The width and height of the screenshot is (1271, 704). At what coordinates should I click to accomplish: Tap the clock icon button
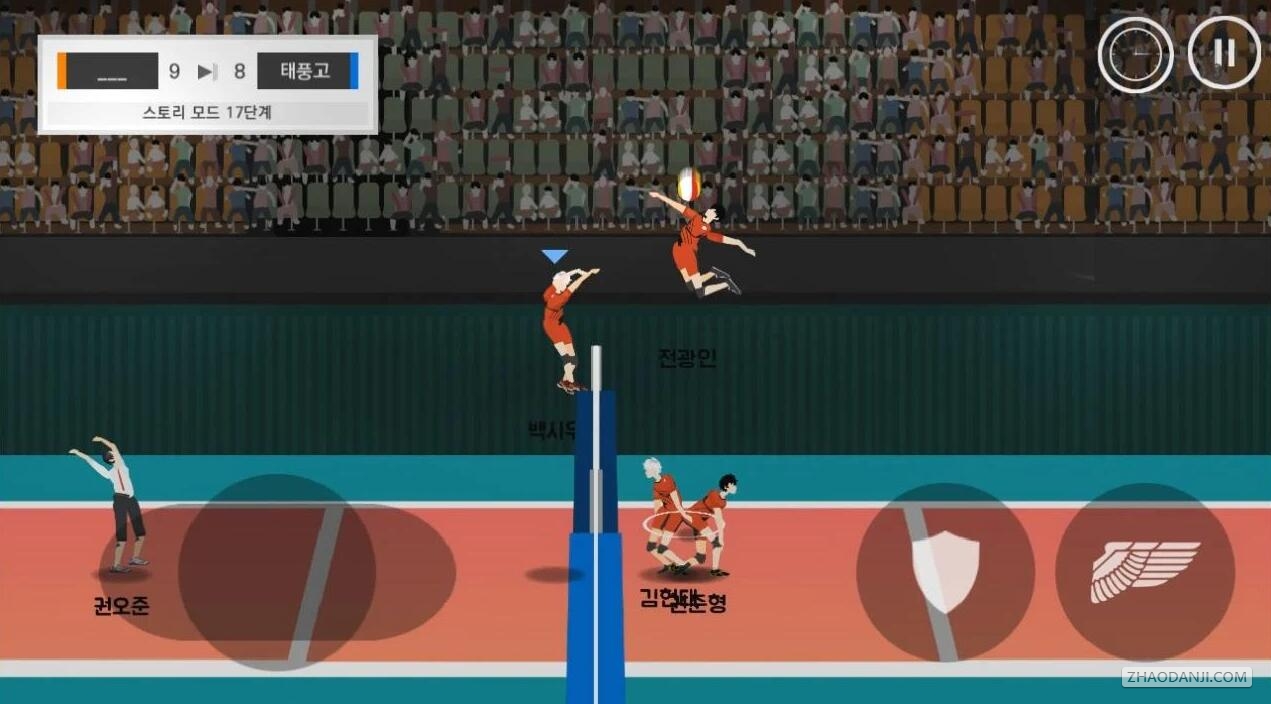pos(1136,53)
